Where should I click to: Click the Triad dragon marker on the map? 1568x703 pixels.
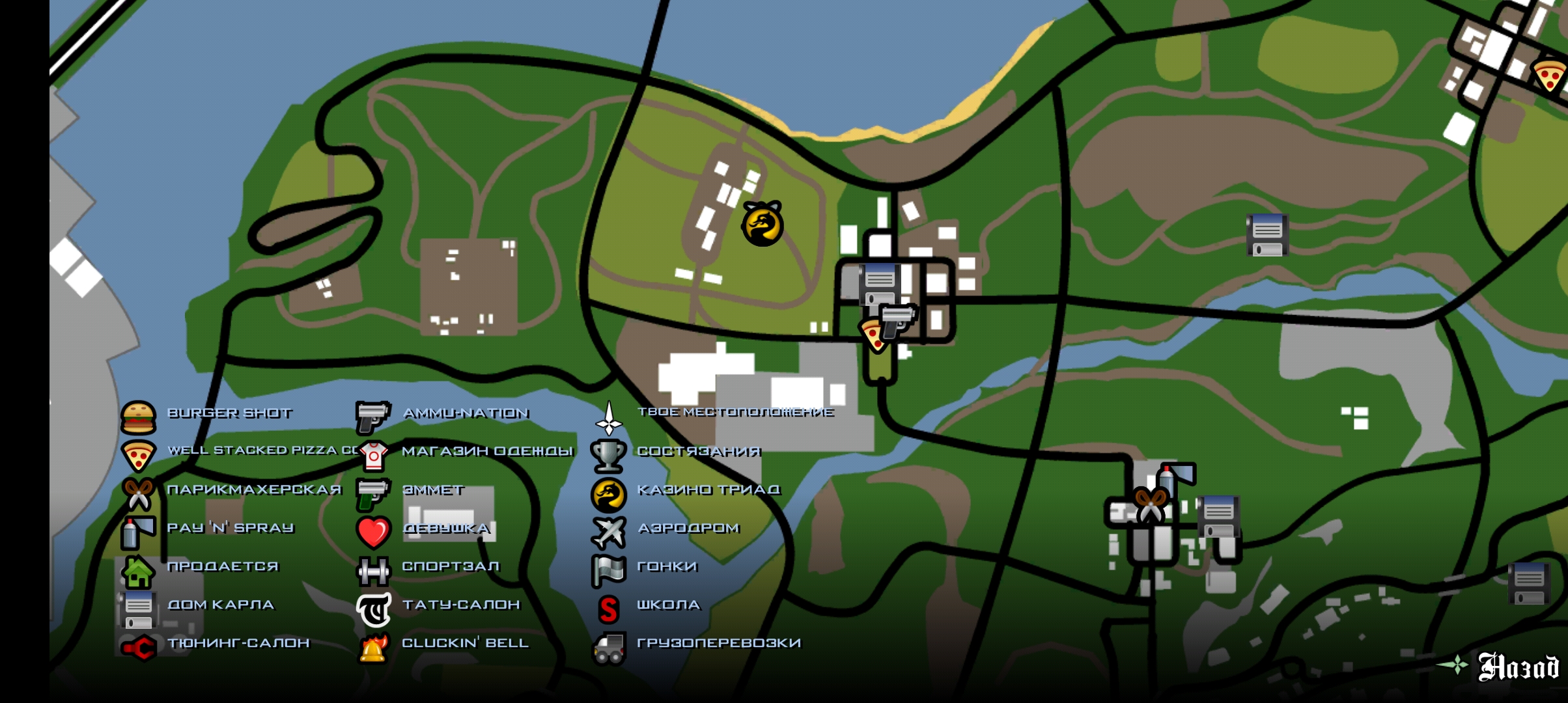[762, 224]
